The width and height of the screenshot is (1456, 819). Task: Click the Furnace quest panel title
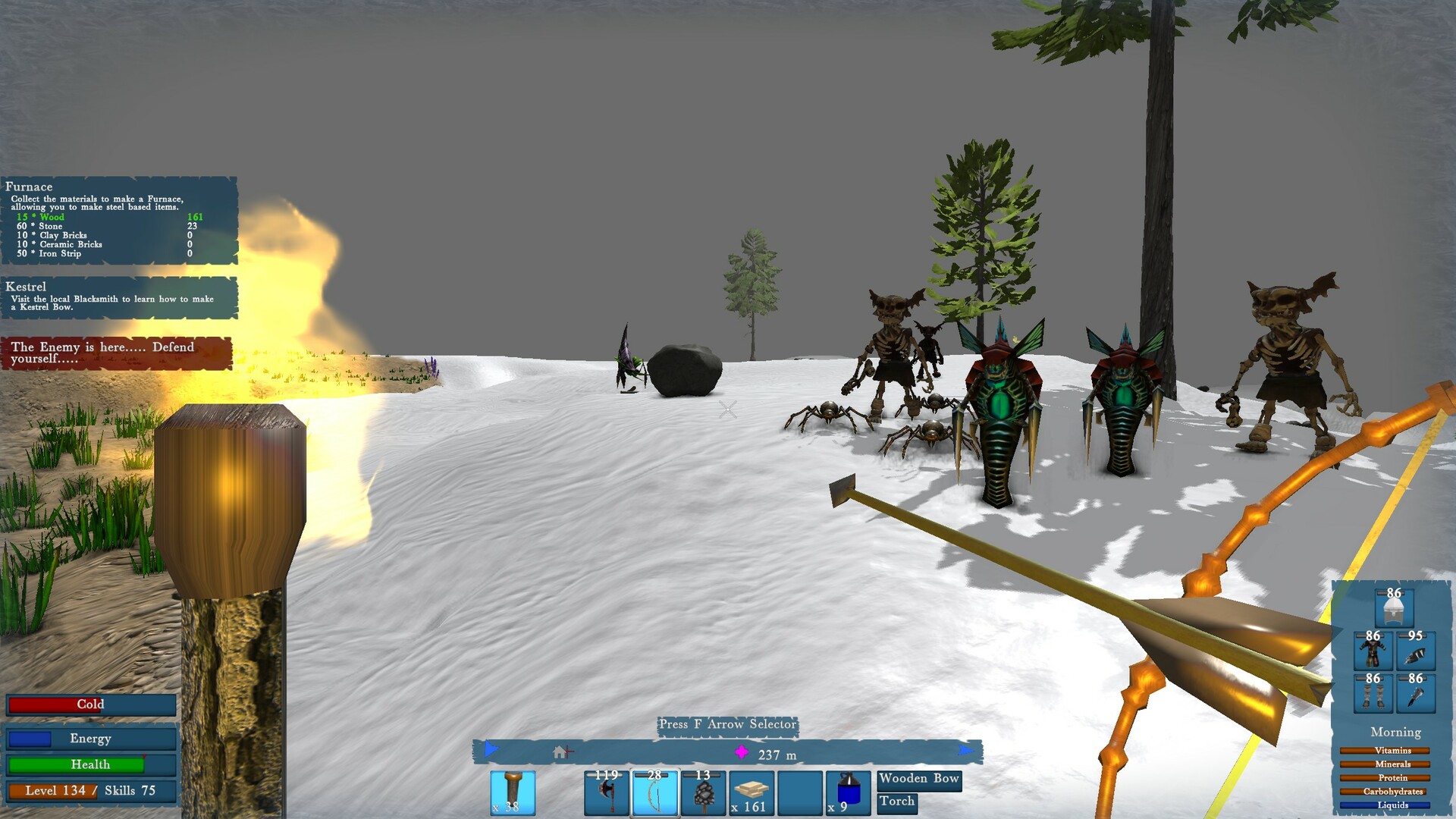[x=30, y=187]
